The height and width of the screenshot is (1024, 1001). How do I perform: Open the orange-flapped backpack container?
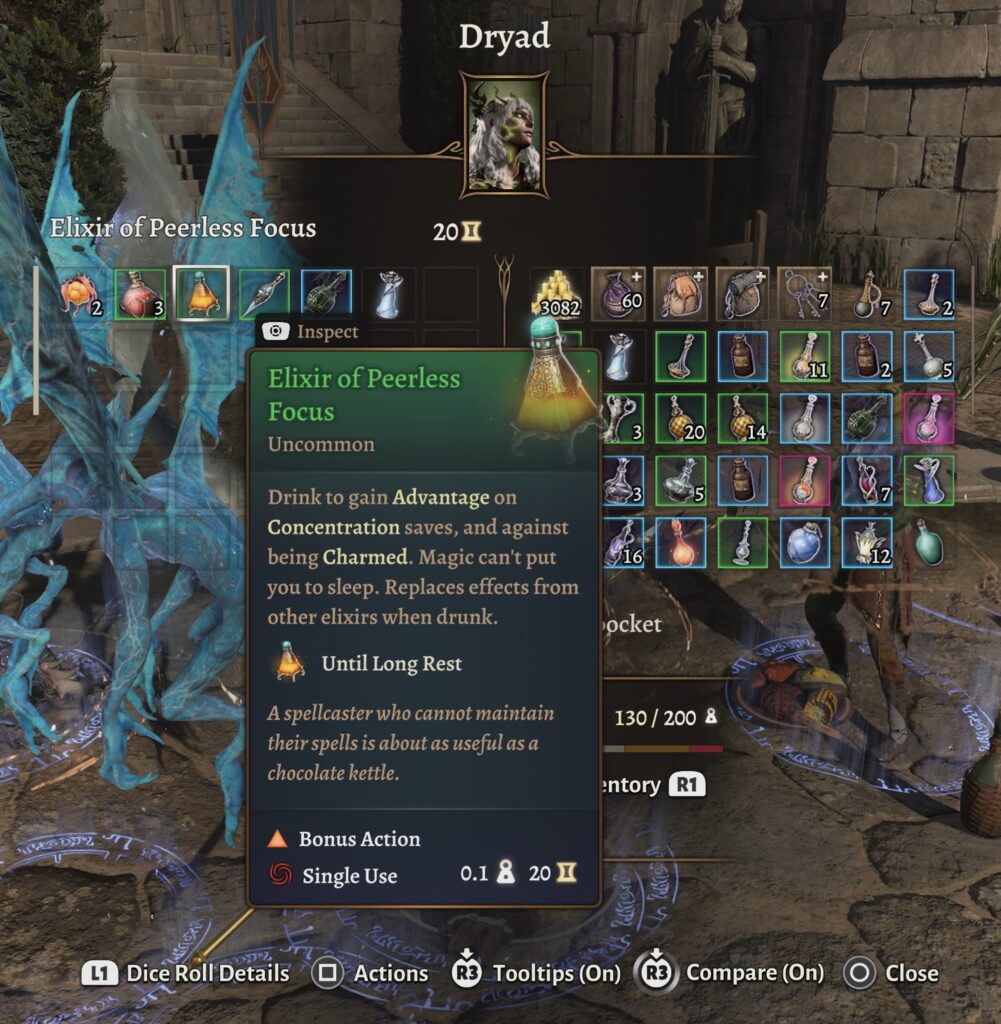point(681,292)
